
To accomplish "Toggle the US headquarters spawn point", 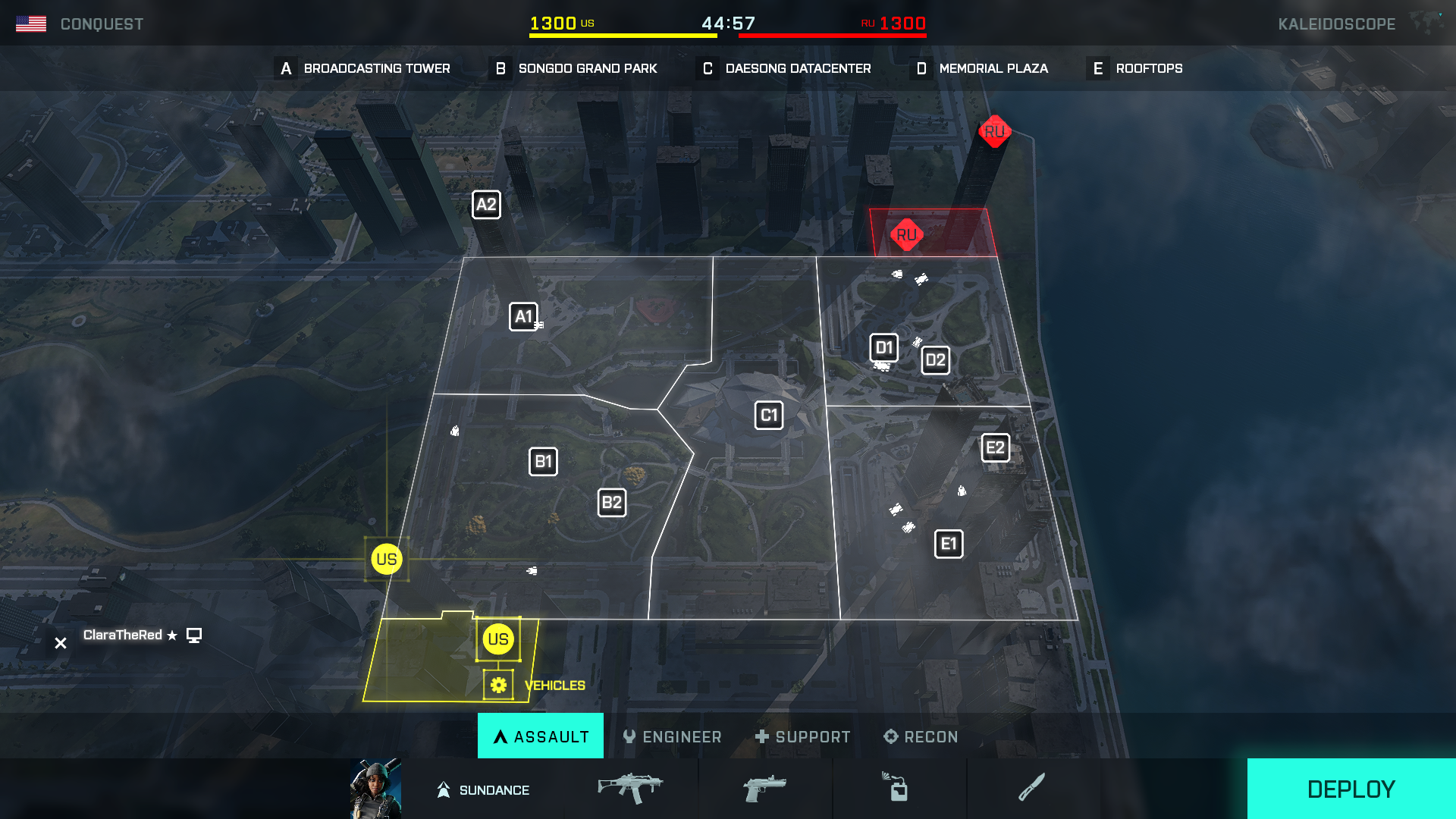I will pos(497,639).
